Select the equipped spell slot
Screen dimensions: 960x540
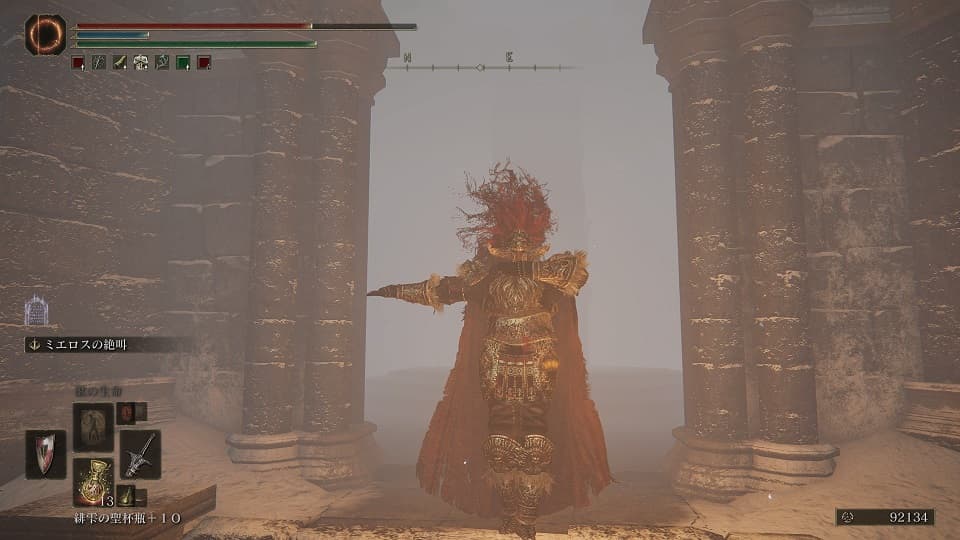click(x=93, y=425)
